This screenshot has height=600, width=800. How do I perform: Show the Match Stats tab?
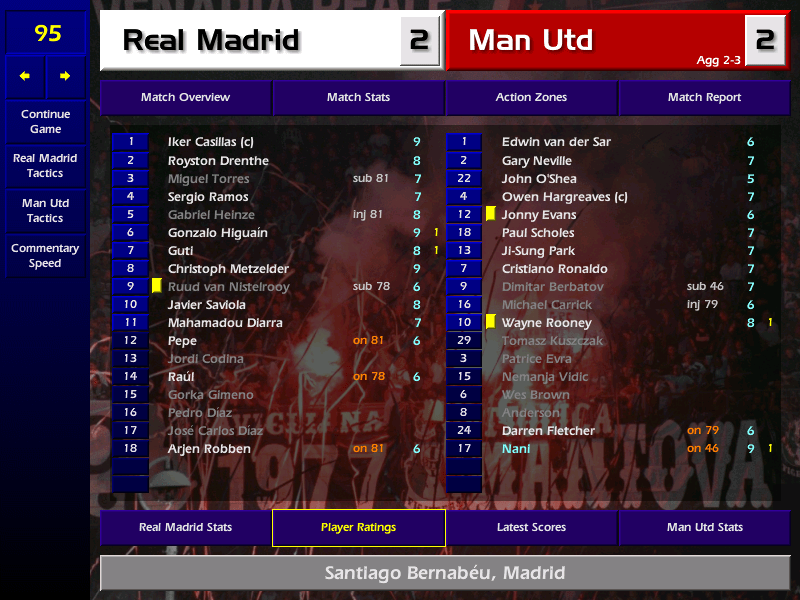coord(358,98)
